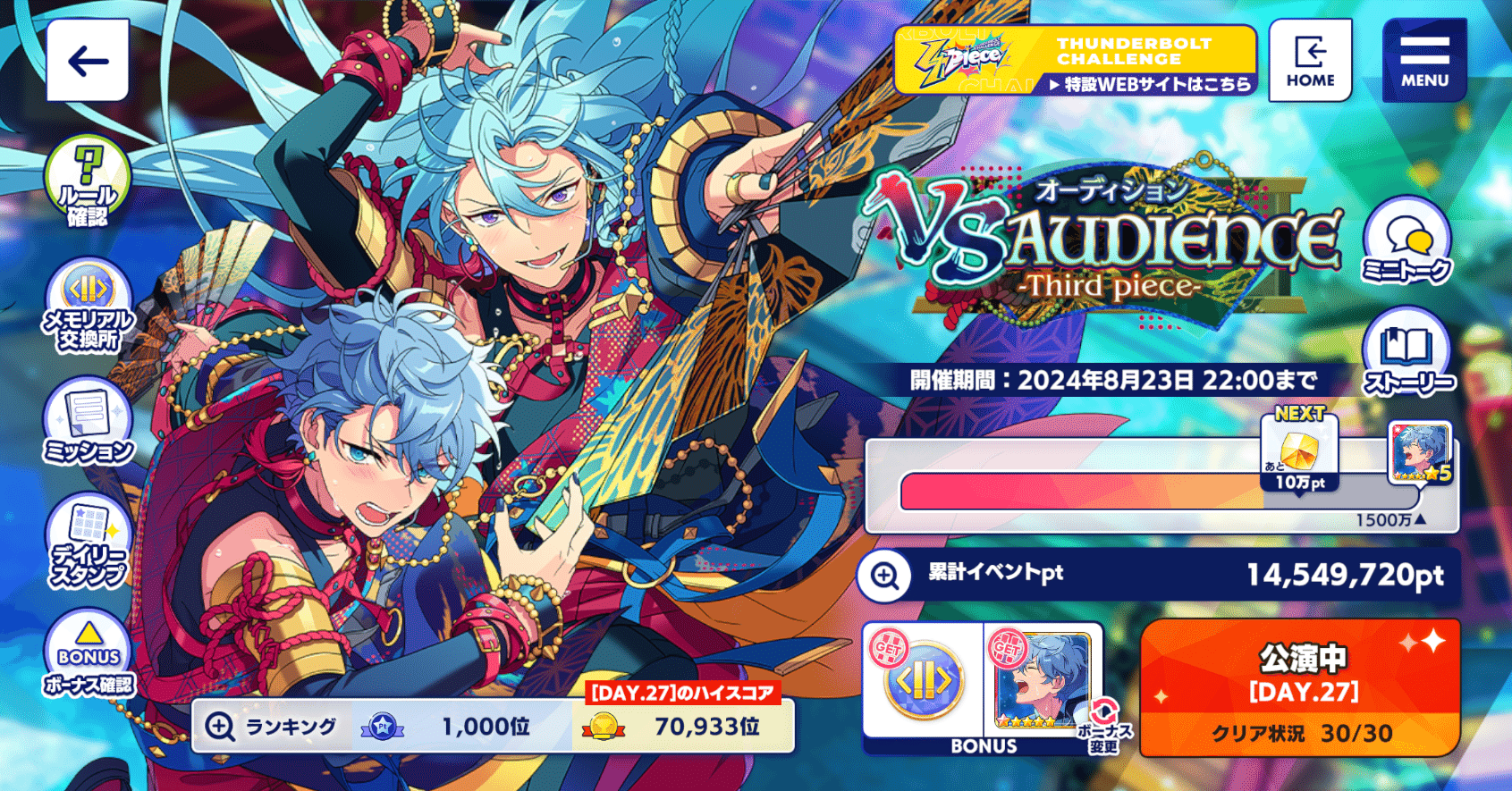Return home with the HOME icon
The image size is (1512, 791).
point(1310,60)
